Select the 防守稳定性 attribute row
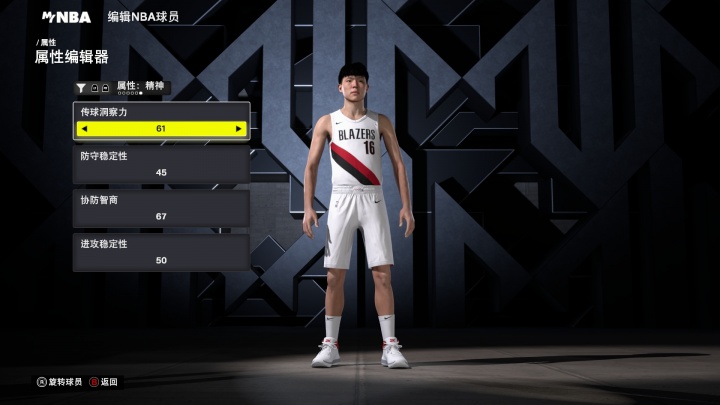720x405 pixels. point(161,165)
